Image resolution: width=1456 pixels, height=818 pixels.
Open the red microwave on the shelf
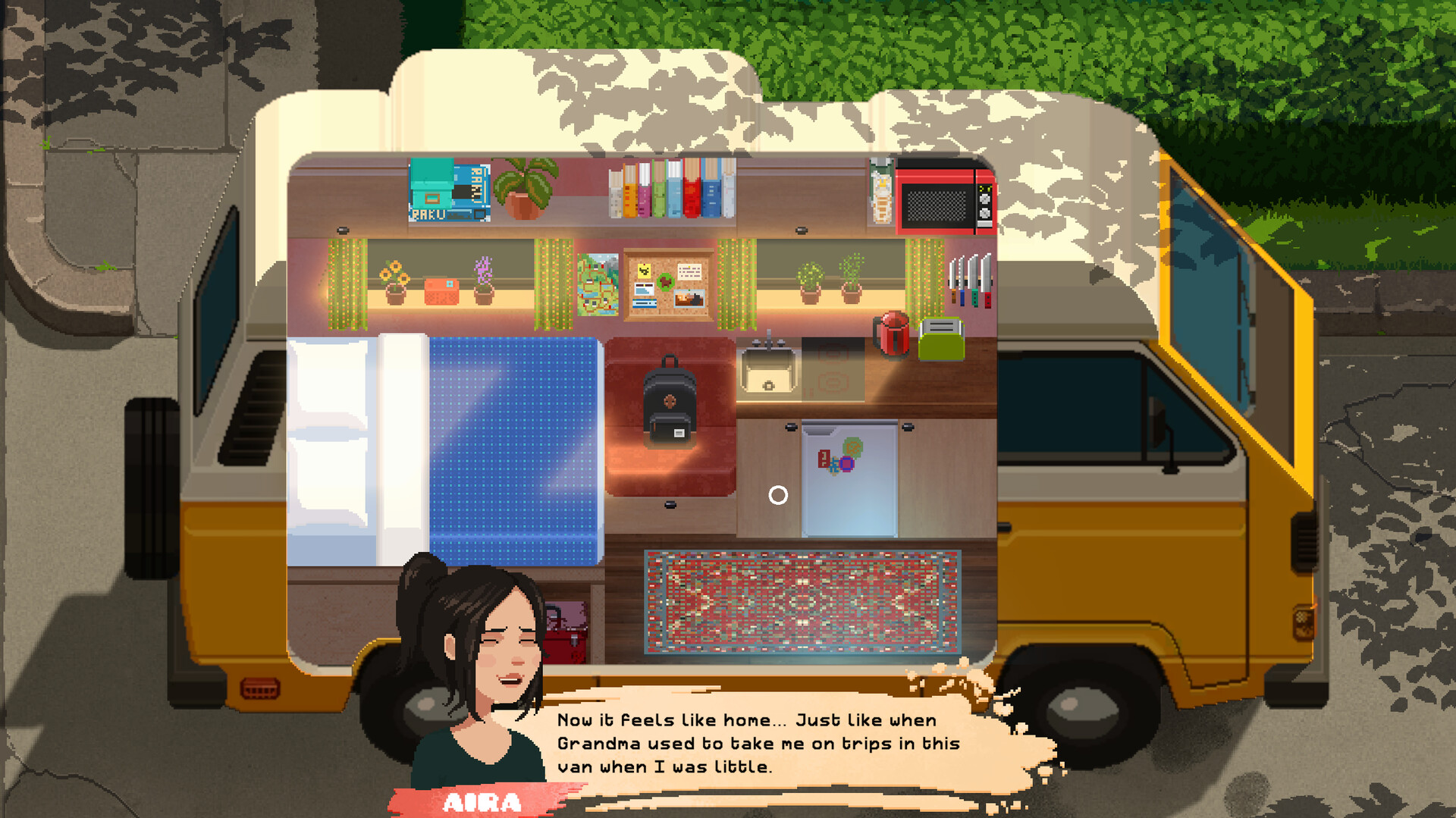(944, 199)
